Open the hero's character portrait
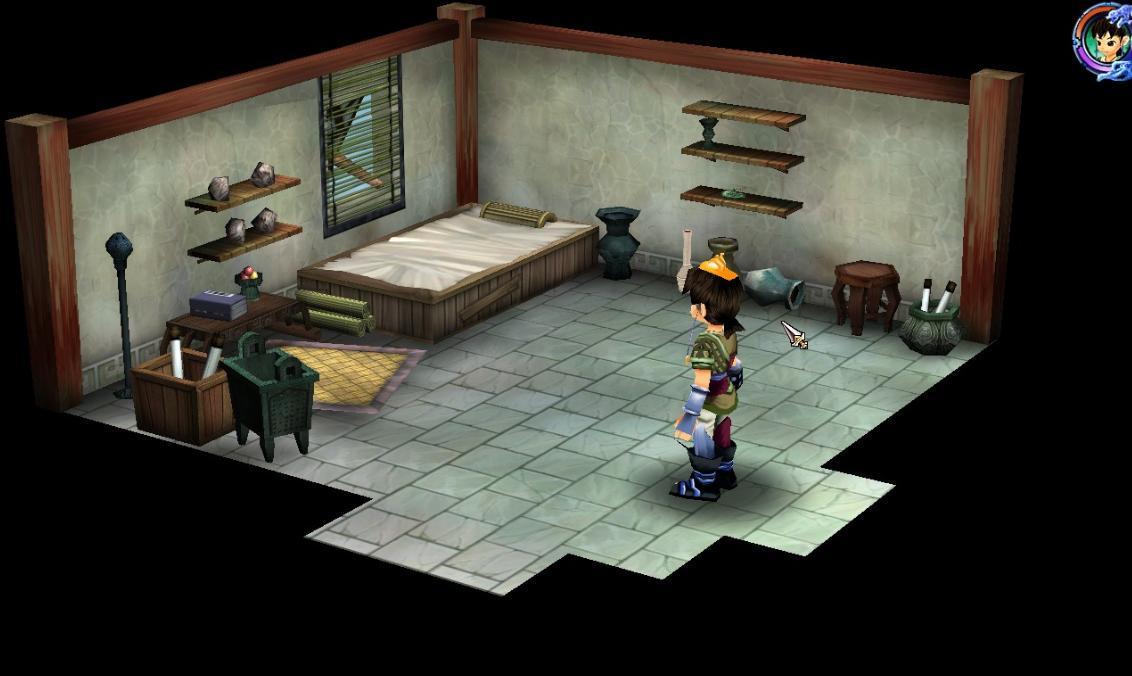The width and height of the screenshot is (1132, 676). coord(1102,40)
